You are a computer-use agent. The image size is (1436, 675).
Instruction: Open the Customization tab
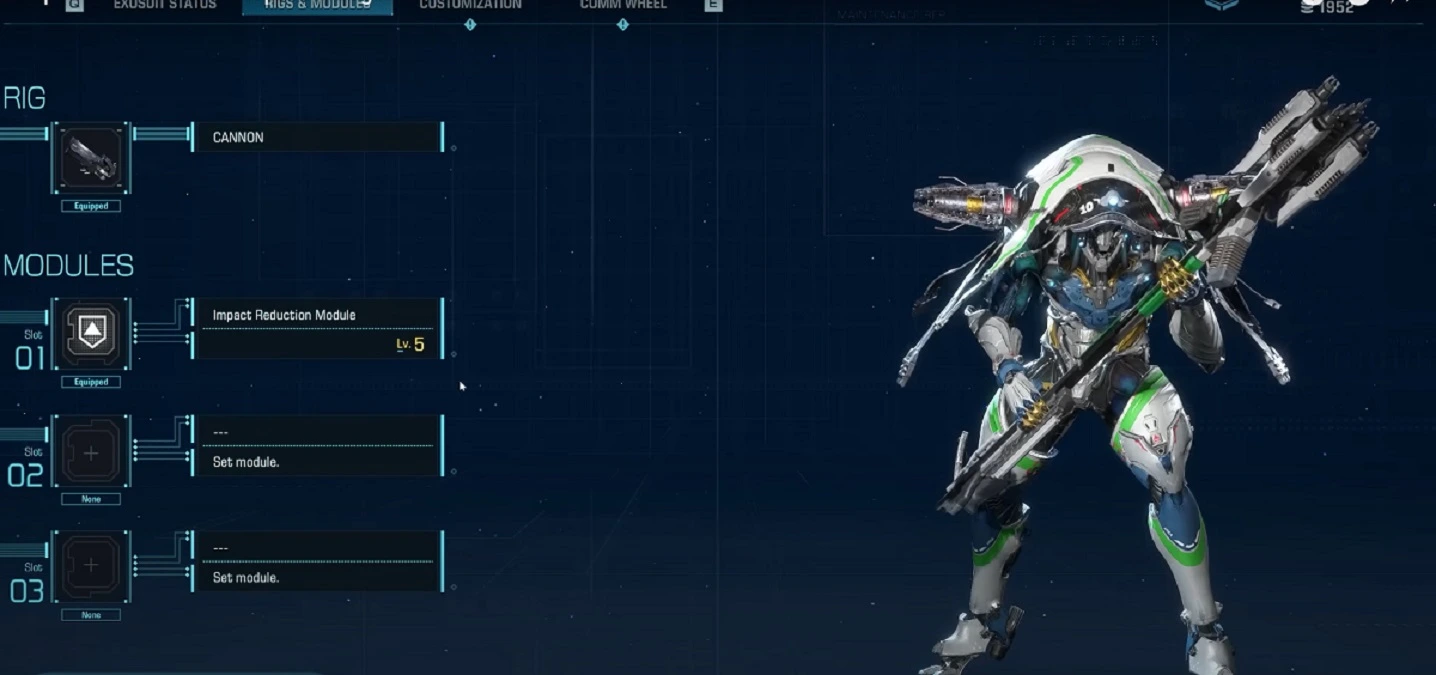click(470, 5)
